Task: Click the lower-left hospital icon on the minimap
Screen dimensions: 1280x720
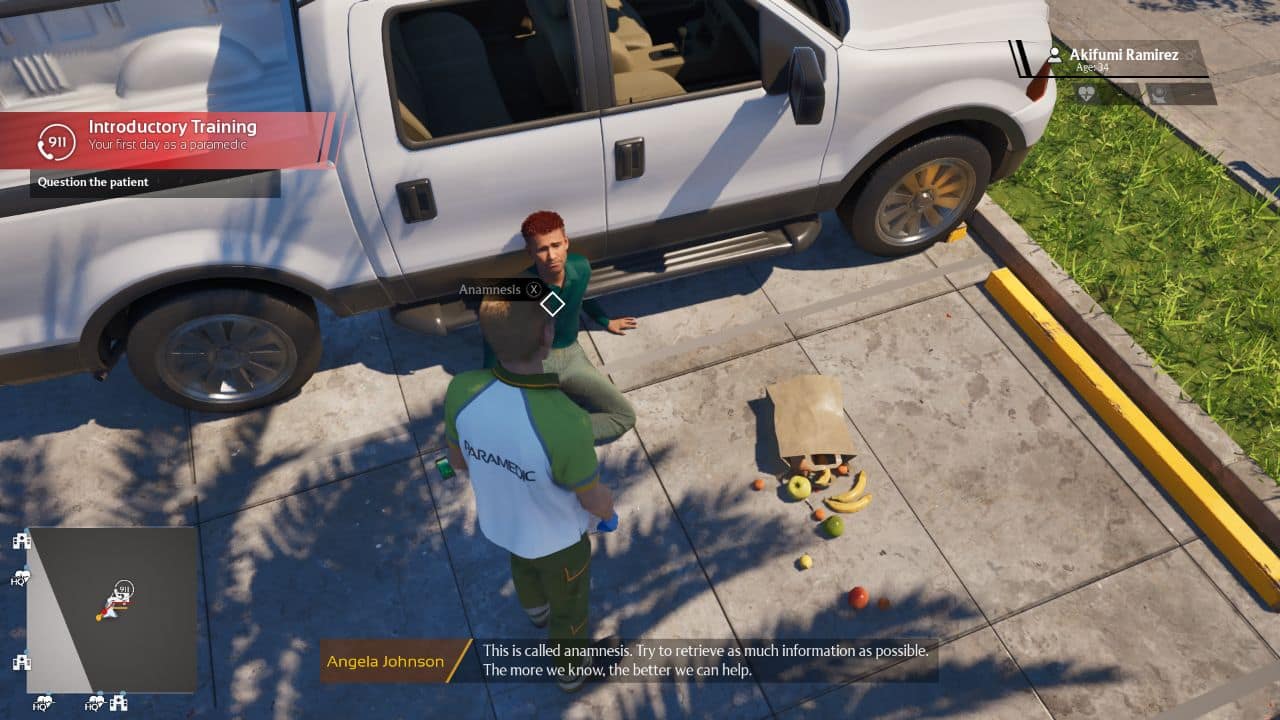Action: click(x=21, y=661)
